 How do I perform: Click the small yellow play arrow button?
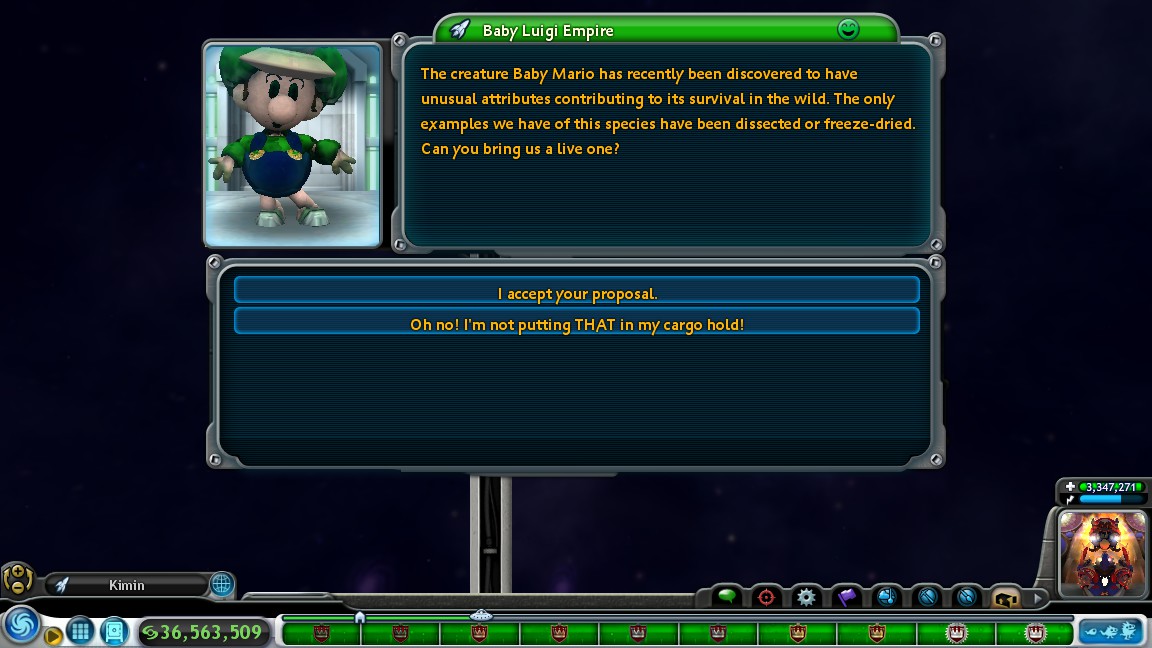click(53, 635)
